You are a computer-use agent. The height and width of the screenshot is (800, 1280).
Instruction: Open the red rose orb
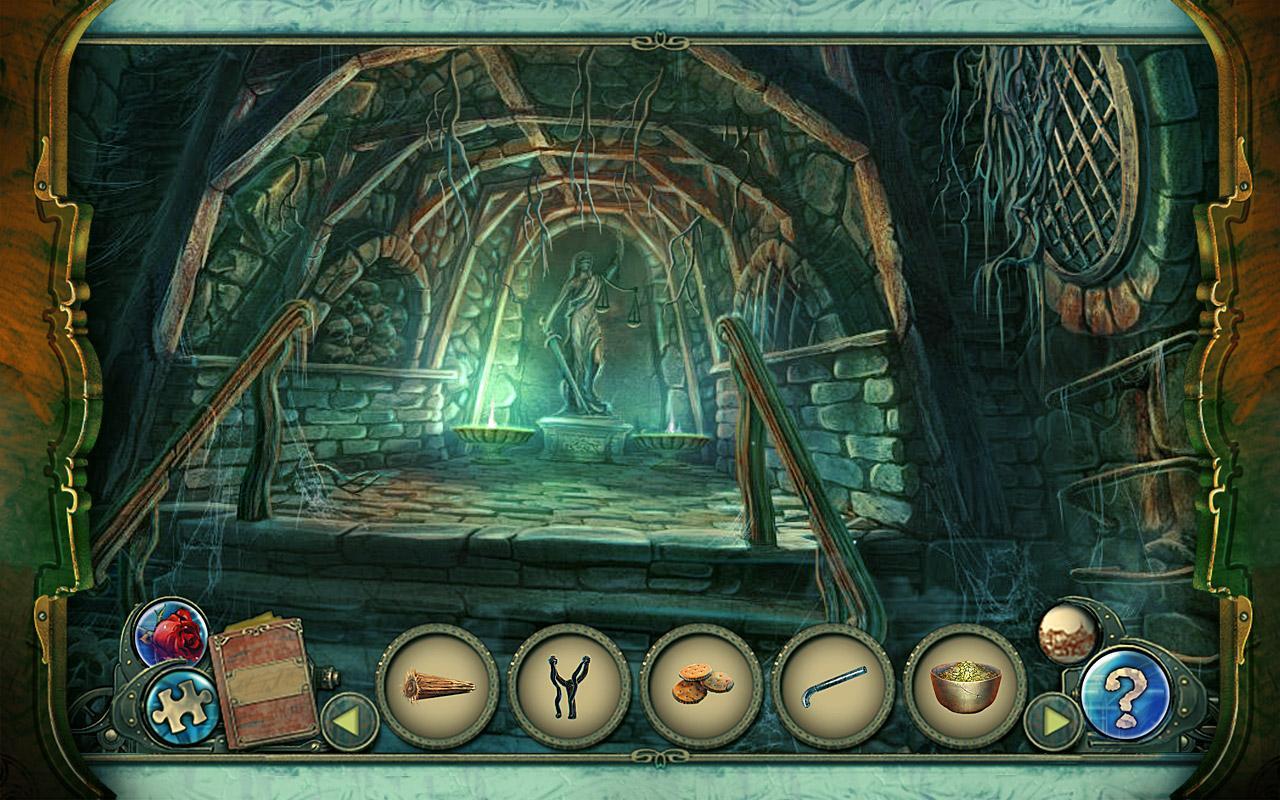tap(171, 632)
